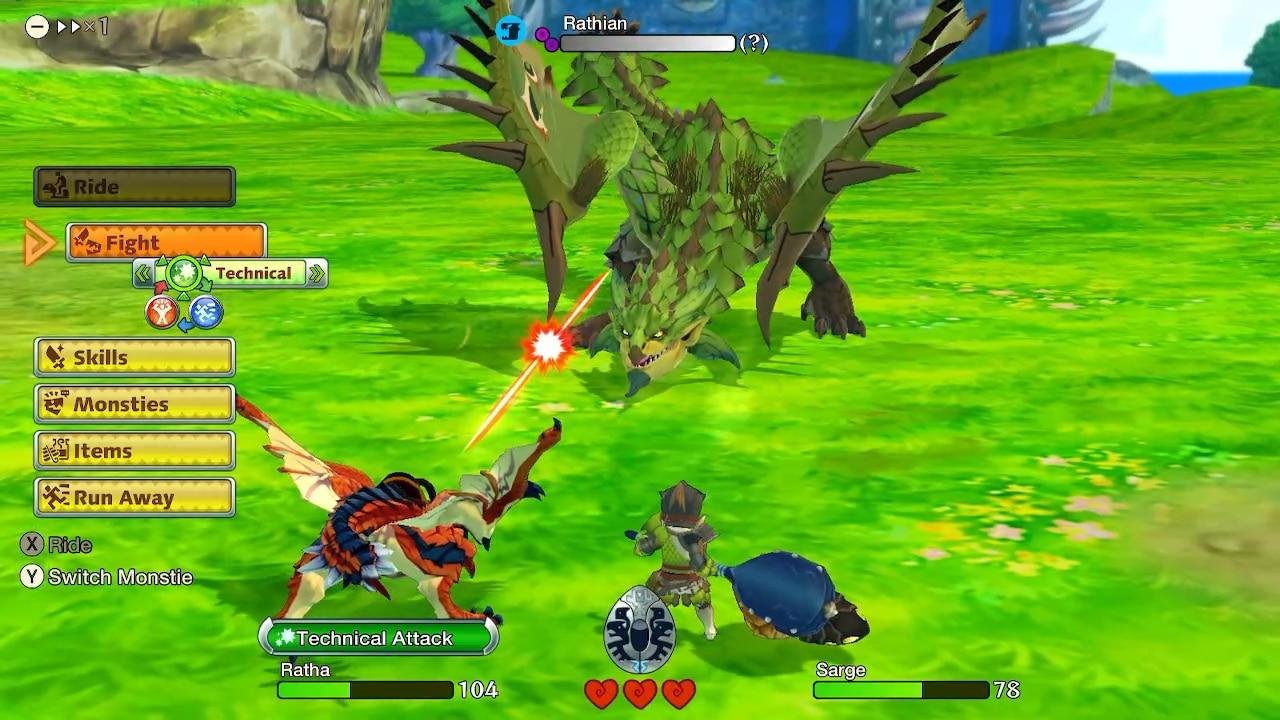Click the kinship stone gauge emblem

pos(640,630)
